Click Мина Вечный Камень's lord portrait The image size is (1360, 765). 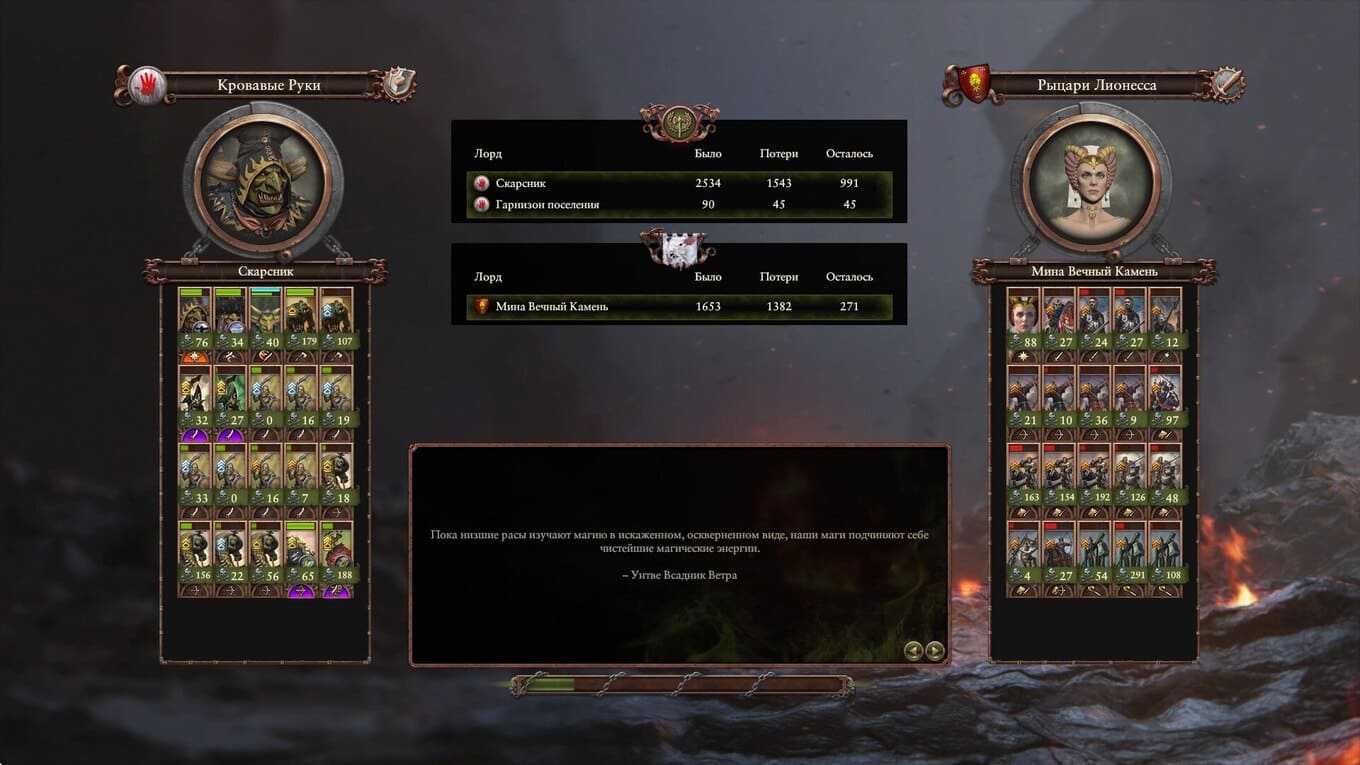tap(1091, 181)
